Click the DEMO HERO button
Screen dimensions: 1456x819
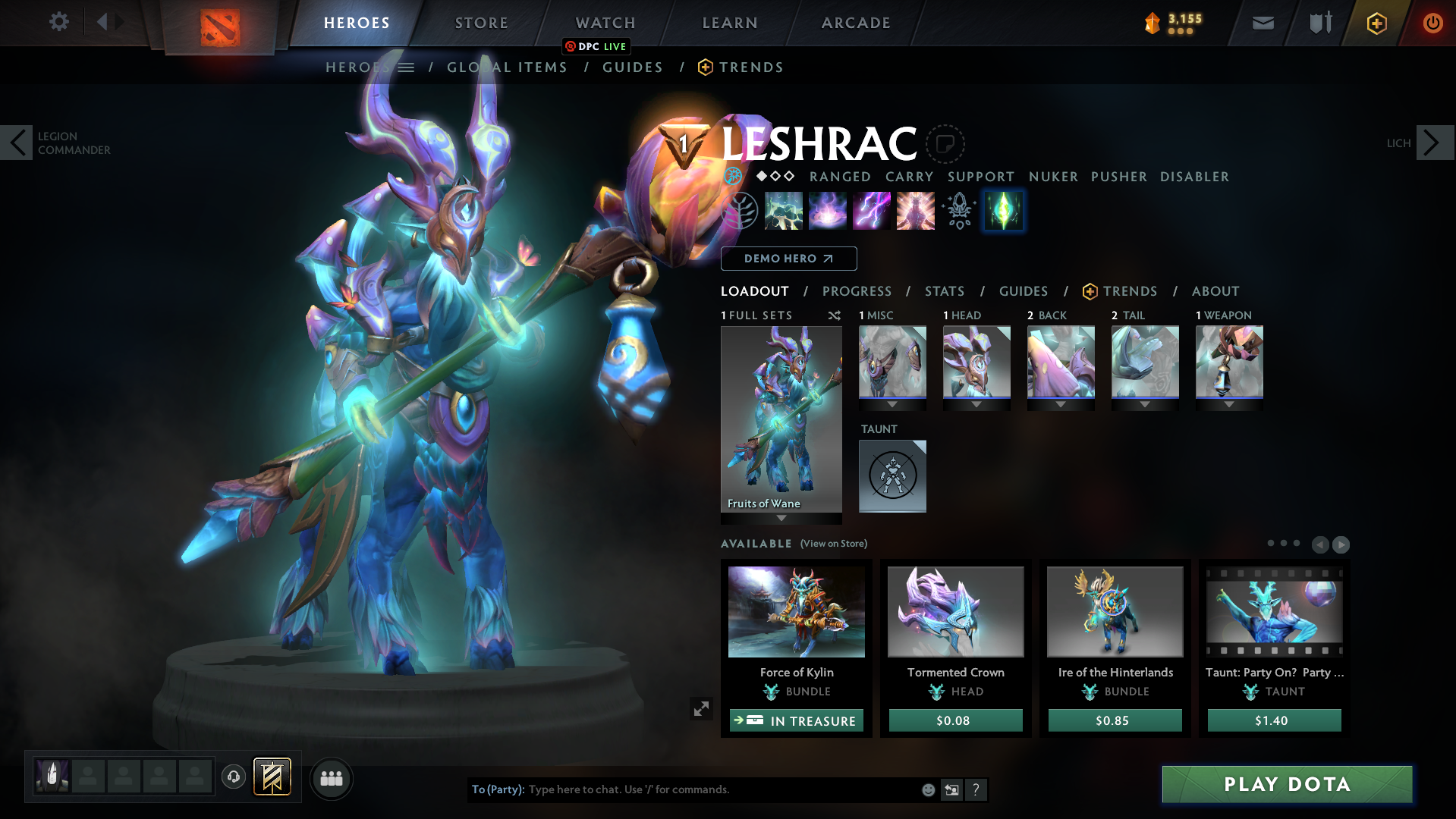pyautogui.click(x=788, y=259)
